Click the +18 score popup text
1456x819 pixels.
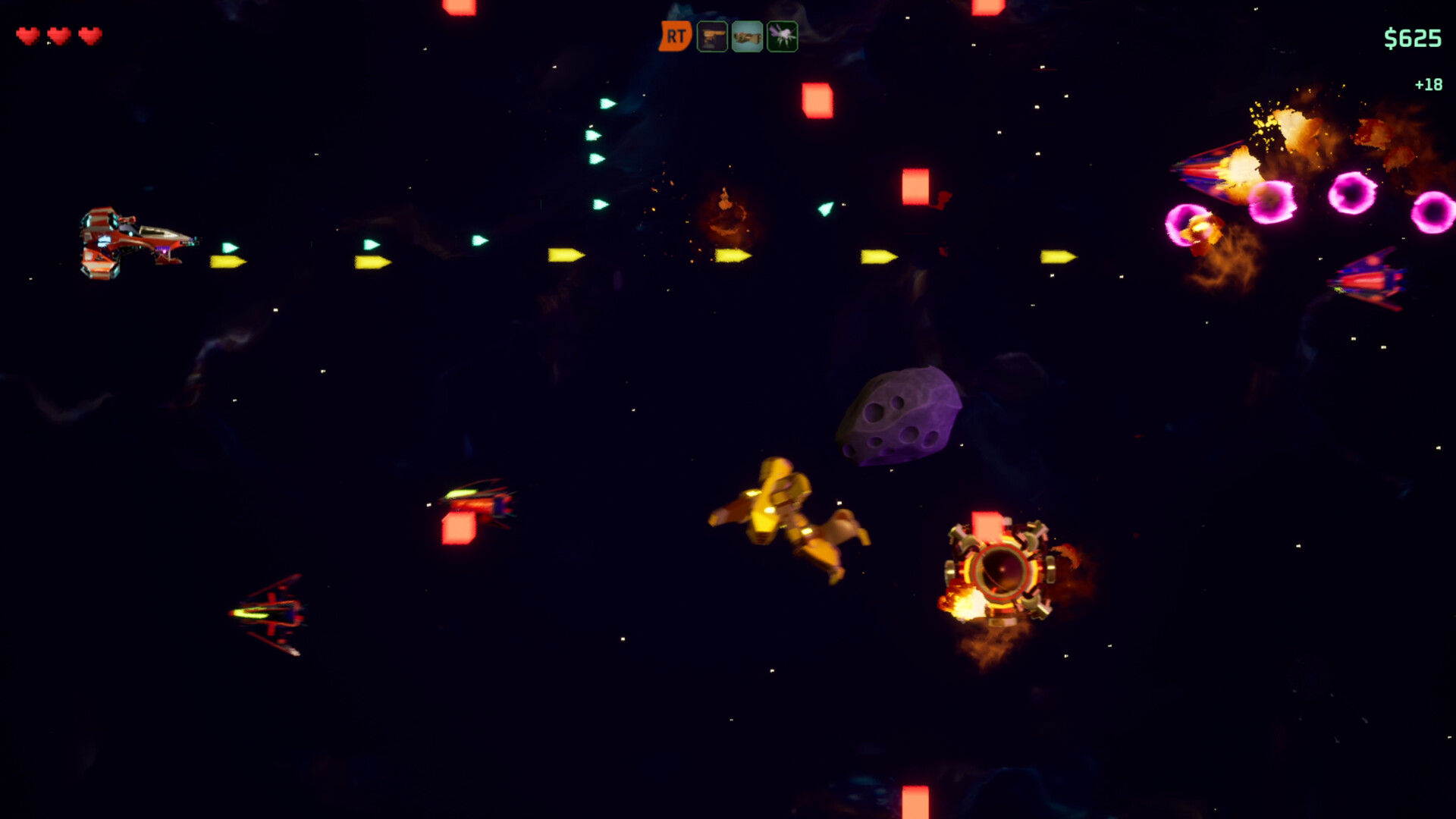(x=1428, y=84)
